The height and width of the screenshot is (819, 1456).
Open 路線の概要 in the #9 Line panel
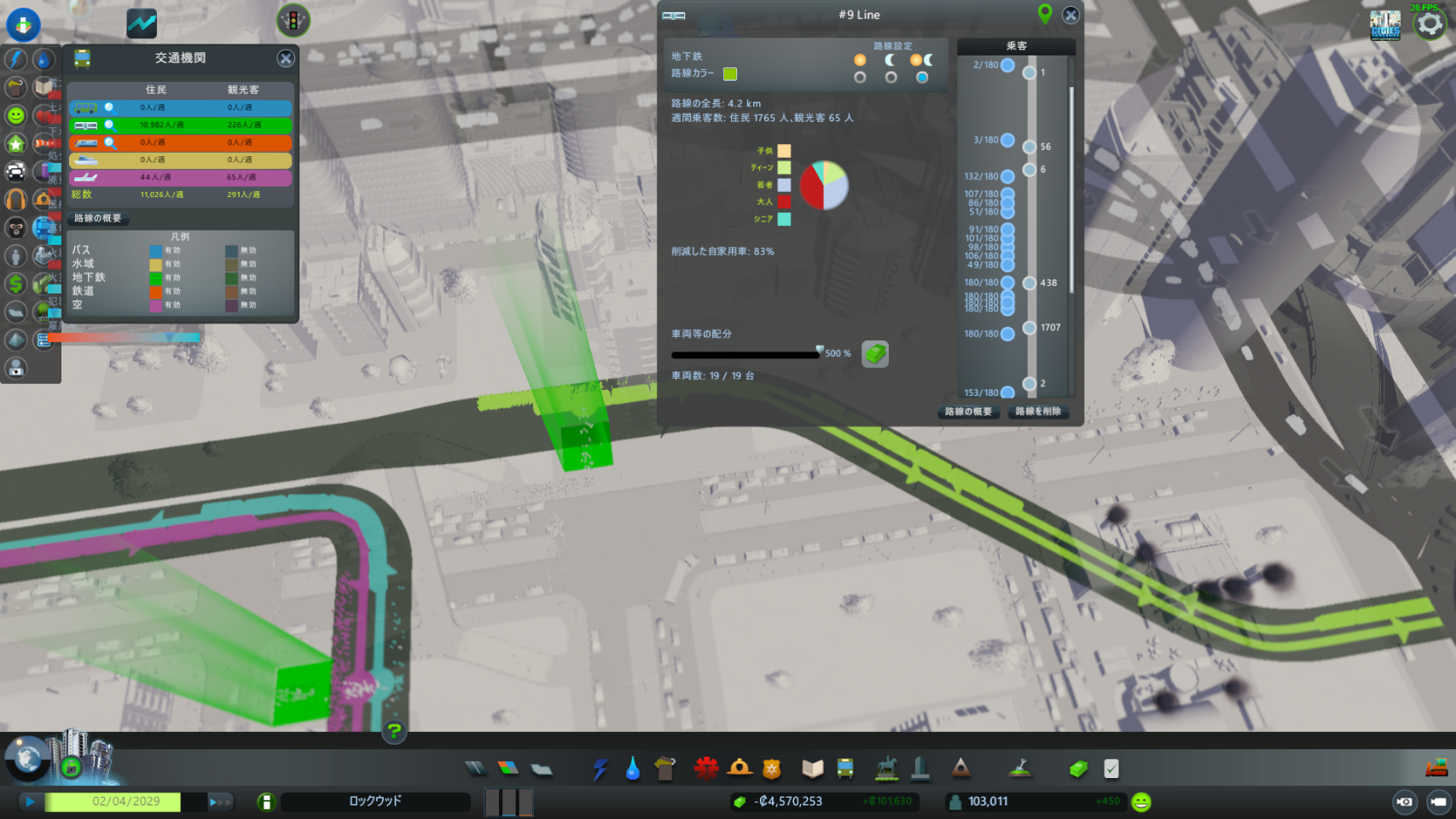click(968, 411)
